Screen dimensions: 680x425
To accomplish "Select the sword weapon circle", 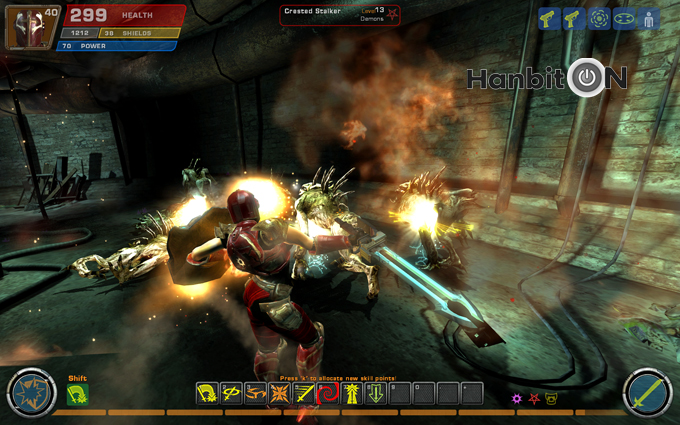I will point(646,393).
